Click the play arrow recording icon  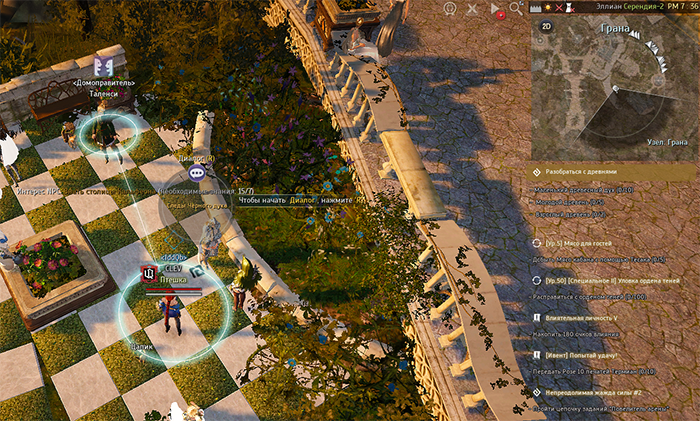(495, 8)
